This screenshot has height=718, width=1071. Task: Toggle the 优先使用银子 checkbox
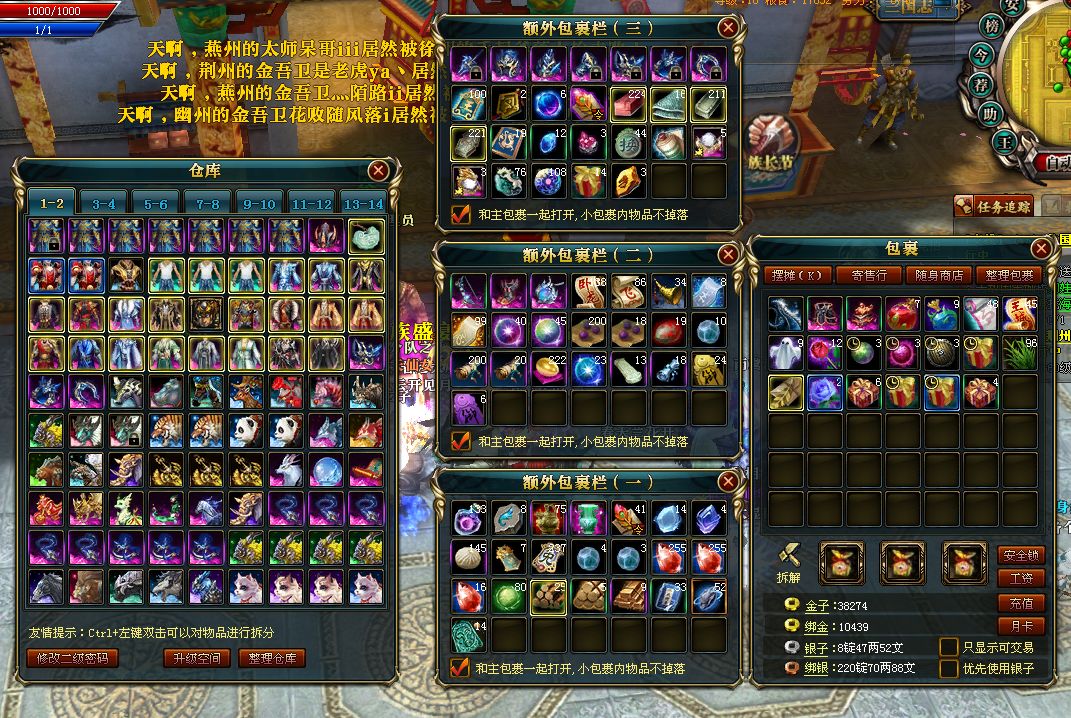[x=949, y=668]
